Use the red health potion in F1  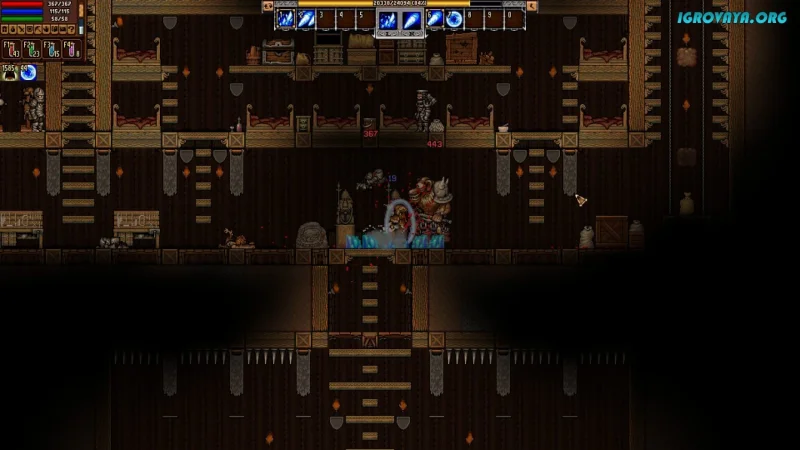10,49
